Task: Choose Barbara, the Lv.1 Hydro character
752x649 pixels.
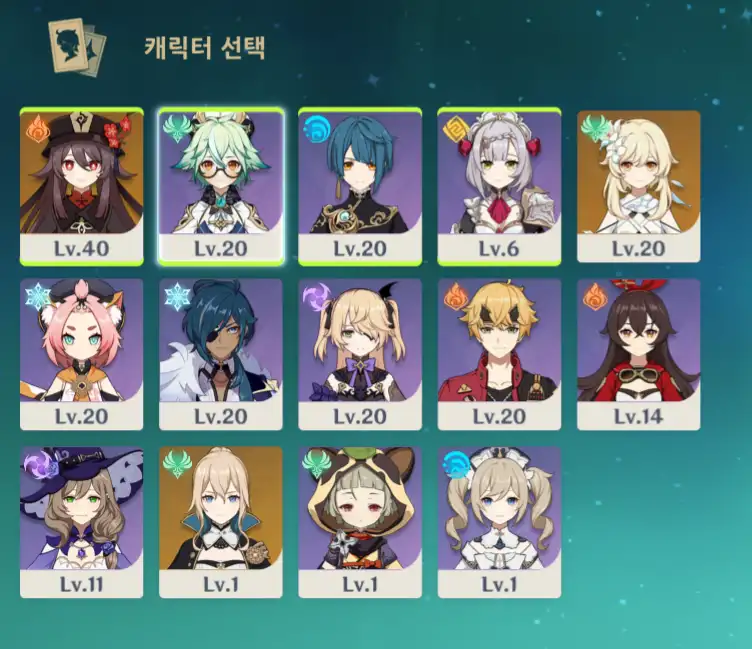Action: [x=499, y=521]
